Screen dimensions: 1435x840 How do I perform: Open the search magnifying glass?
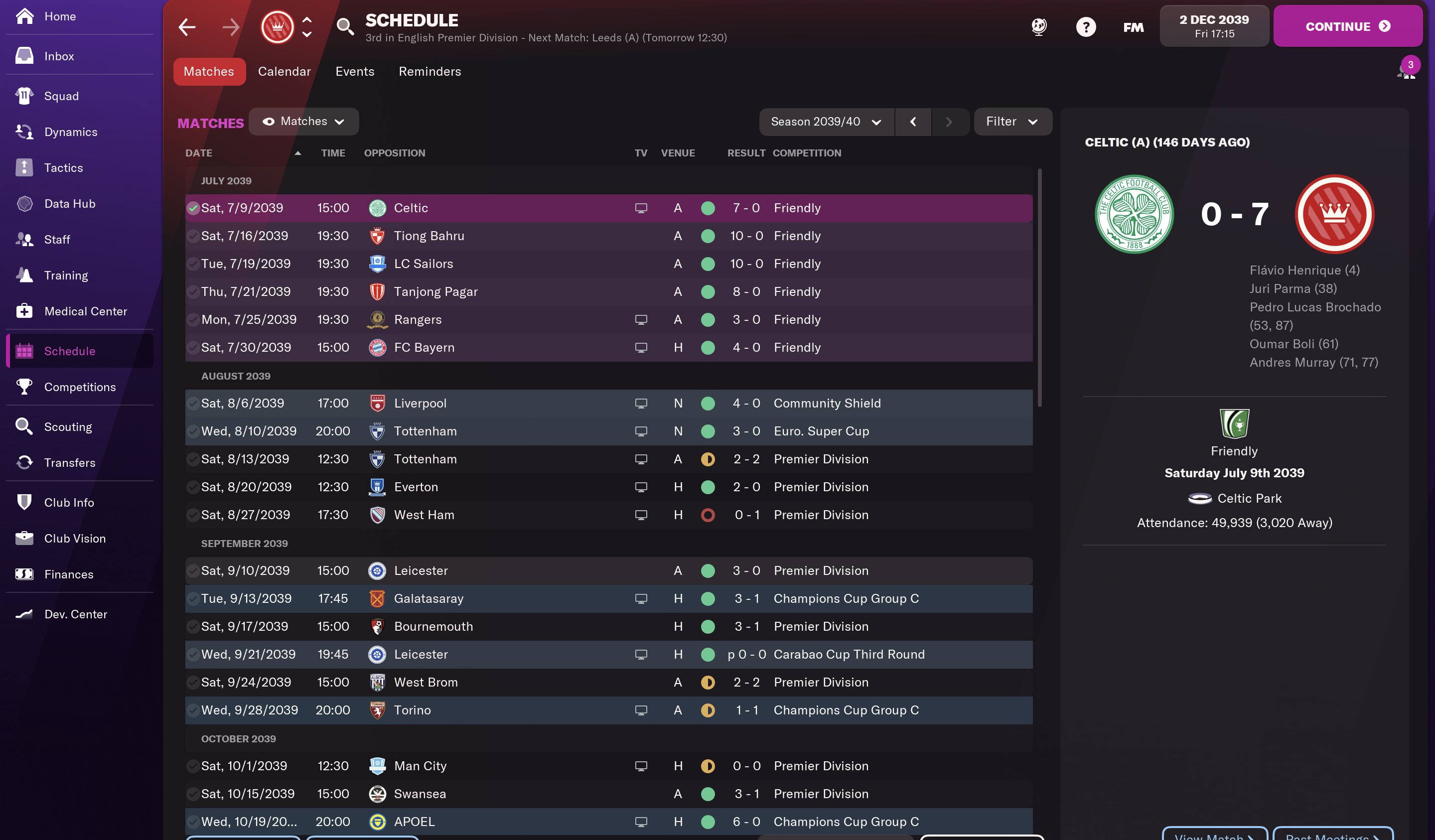pos(344,27)
